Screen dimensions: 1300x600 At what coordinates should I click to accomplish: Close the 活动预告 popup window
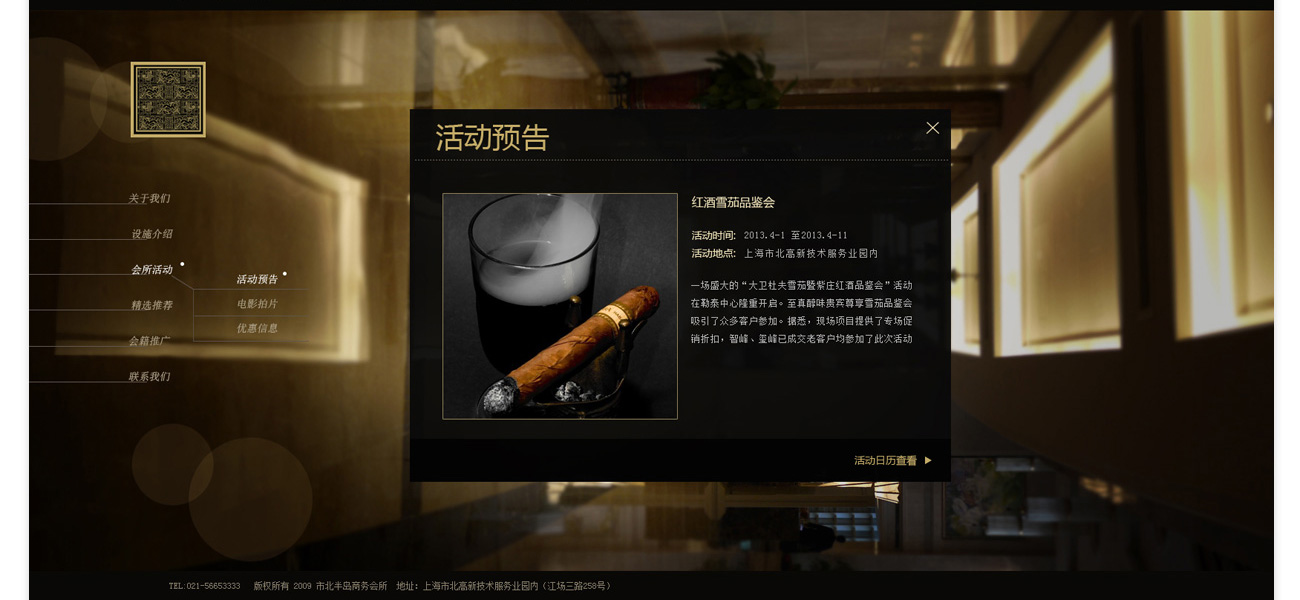[932, 128]
